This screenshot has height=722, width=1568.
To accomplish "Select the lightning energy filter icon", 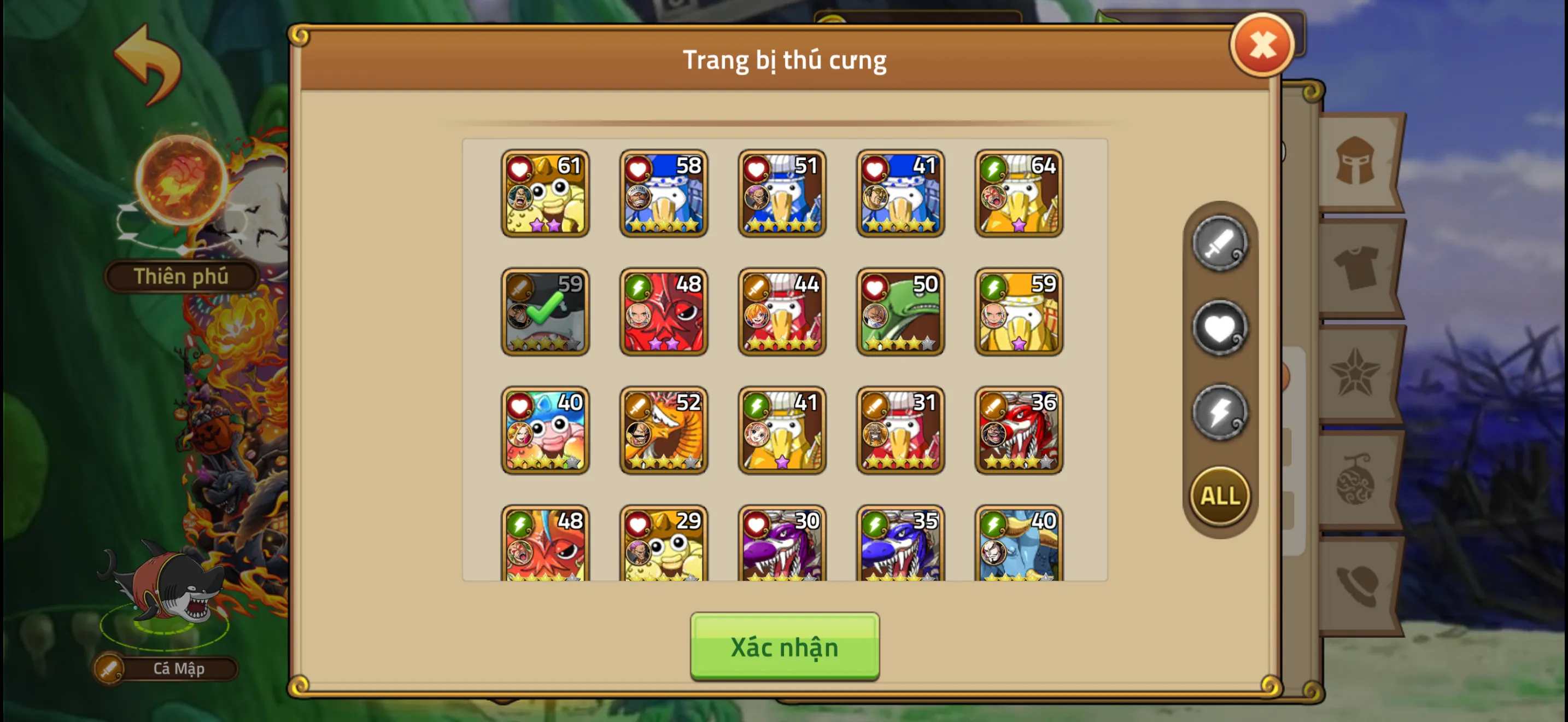I will pyautogui.click(x=1219, y=413).
